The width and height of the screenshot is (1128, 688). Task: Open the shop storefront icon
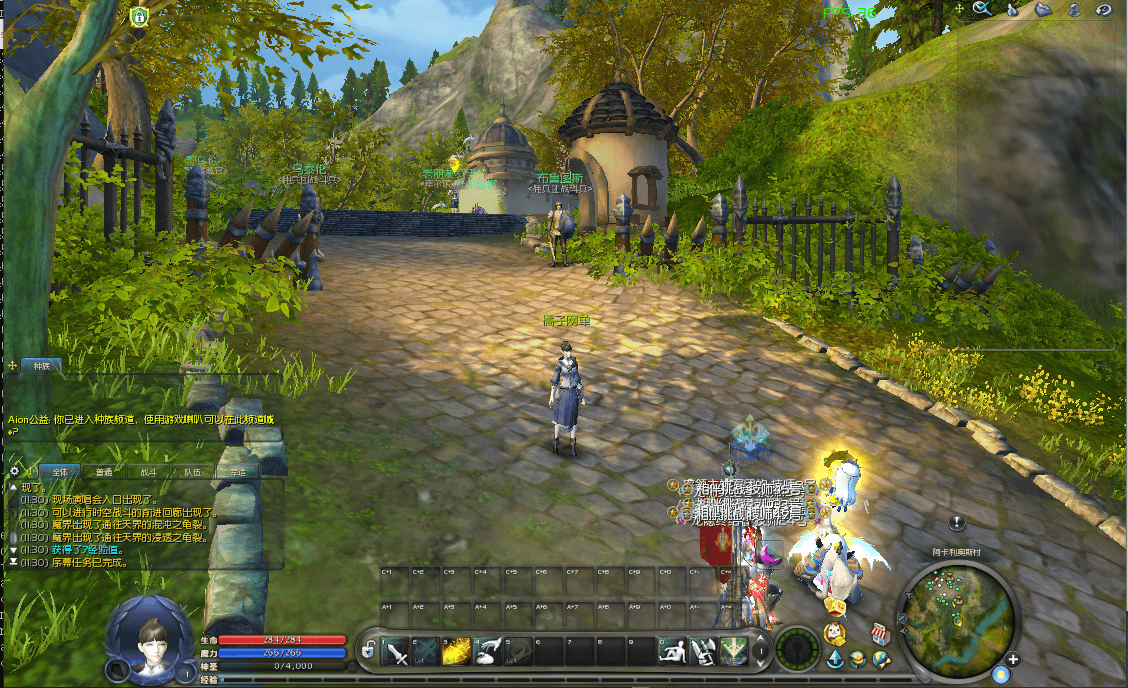[x=881, y=632]
